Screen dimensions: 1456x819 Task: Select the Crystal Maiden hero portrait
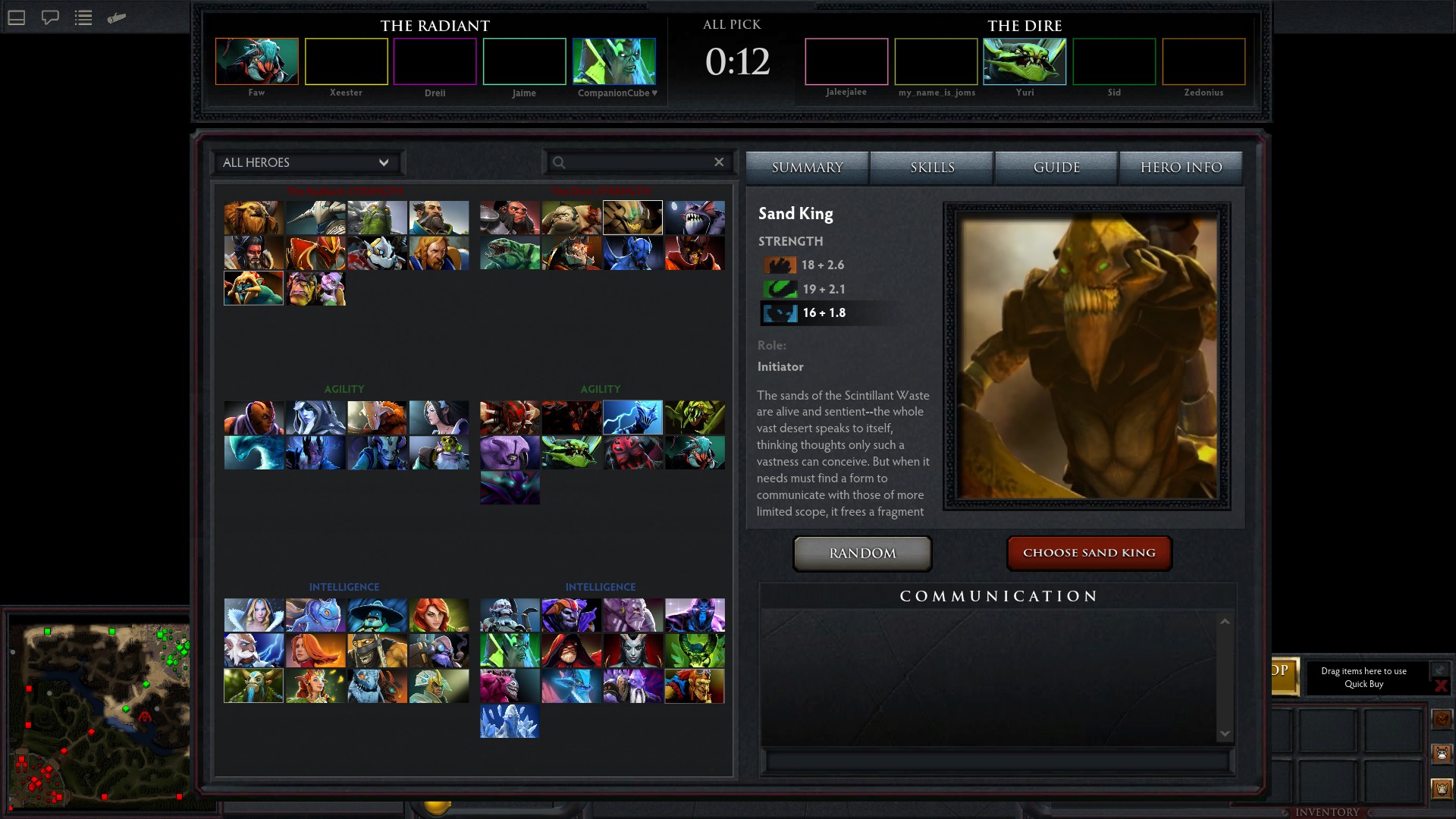pos(253,615)
